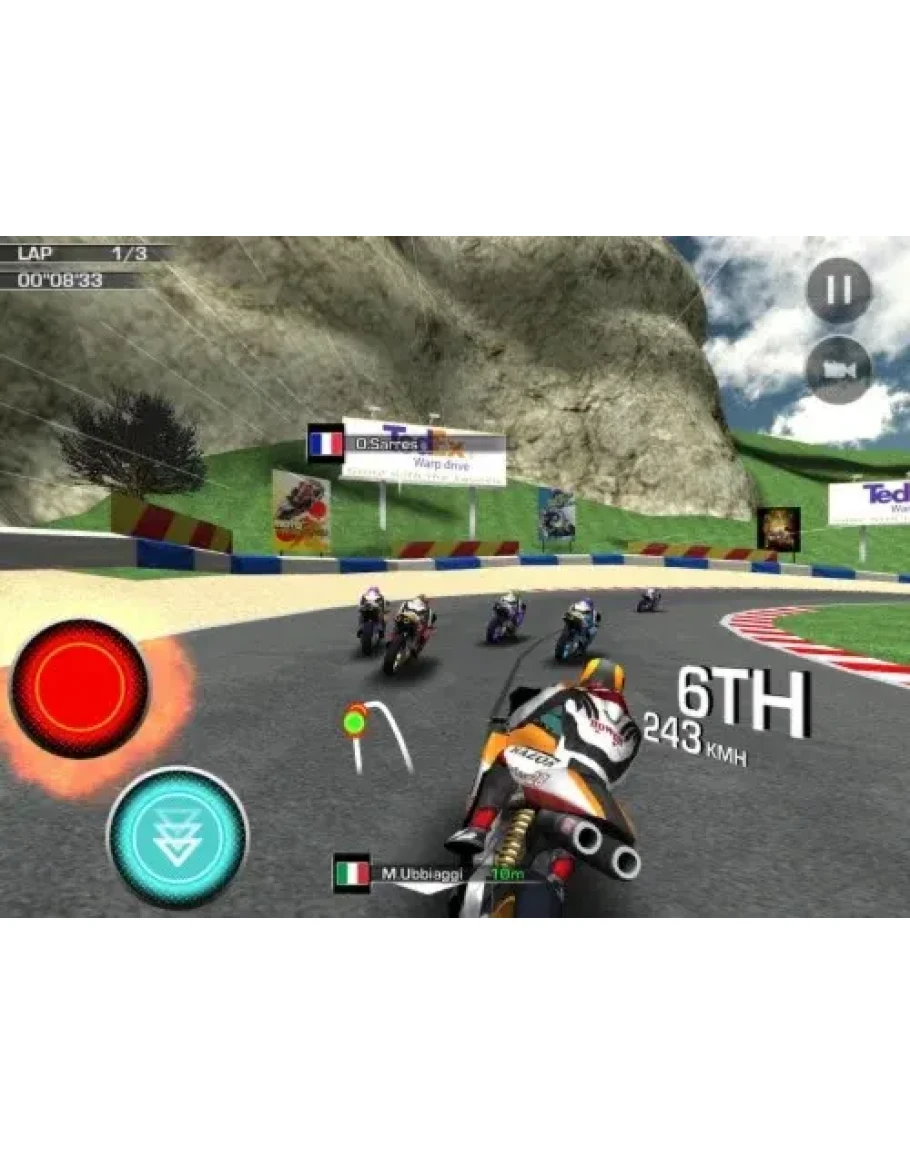Viewport: 910px width, 1155px height.
Task: Hit the teal brake button
Action: (x=177, y=836)
